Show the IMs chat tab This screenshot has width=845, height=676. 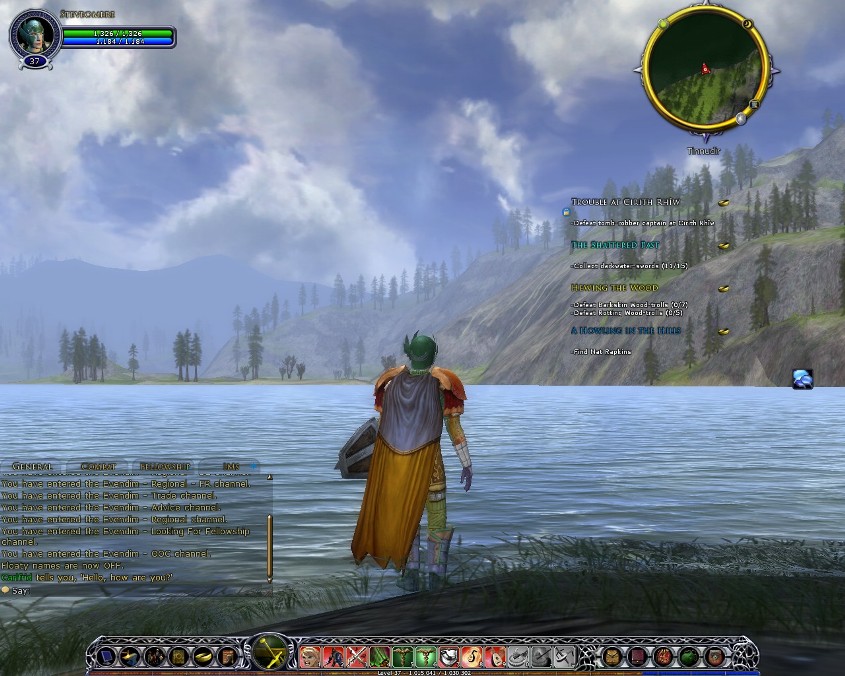230,466
